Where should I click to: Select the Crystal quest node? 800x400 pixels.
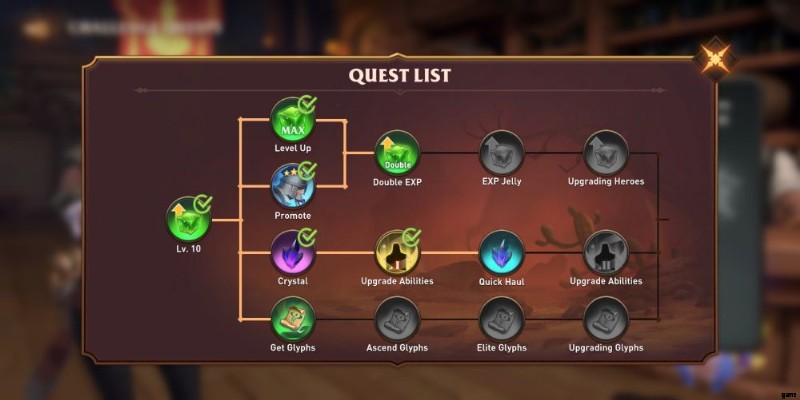click(x=293, y=252)
